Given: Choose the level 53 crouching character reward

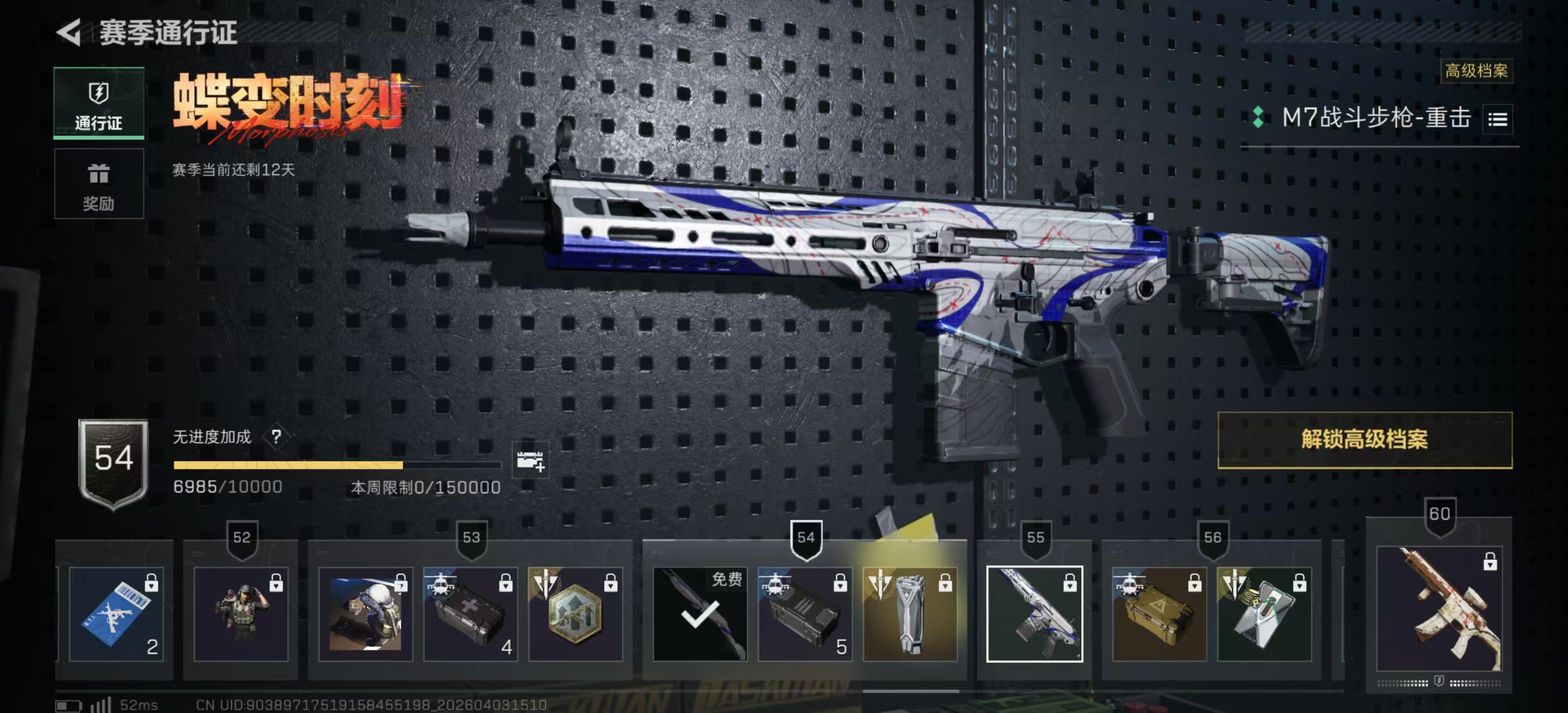Looking at the screenshot, I should (365, 614).
